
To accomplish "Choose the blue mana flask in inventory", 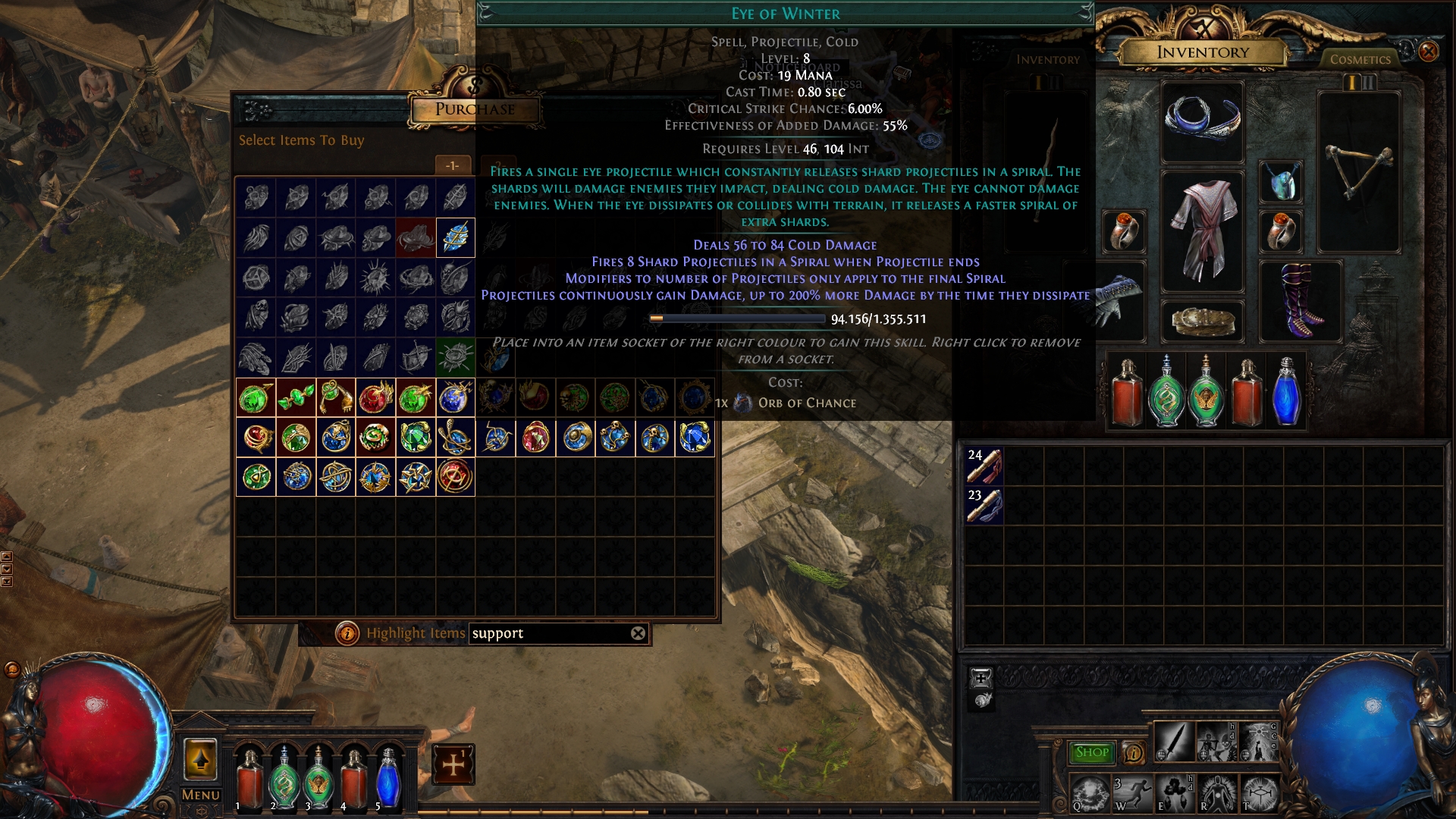I will point(1286,392).
